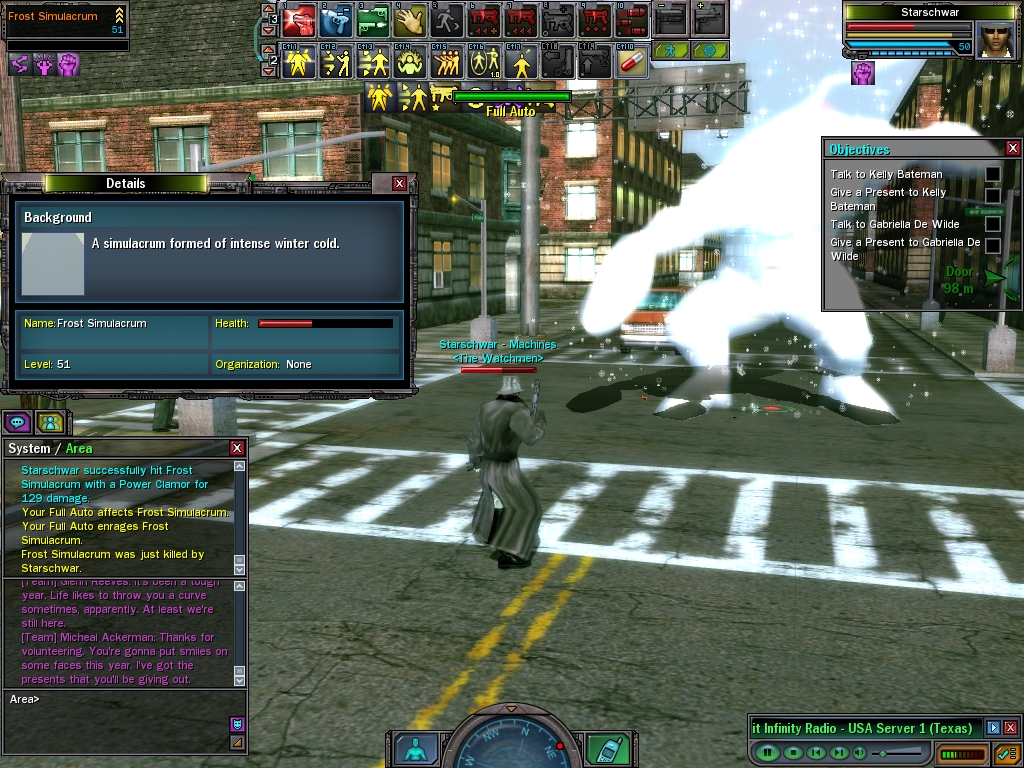The width and height of the screenshot is (1024, 768).
Task: Select the blue pistol ability in slot 1
Action: 335,19
